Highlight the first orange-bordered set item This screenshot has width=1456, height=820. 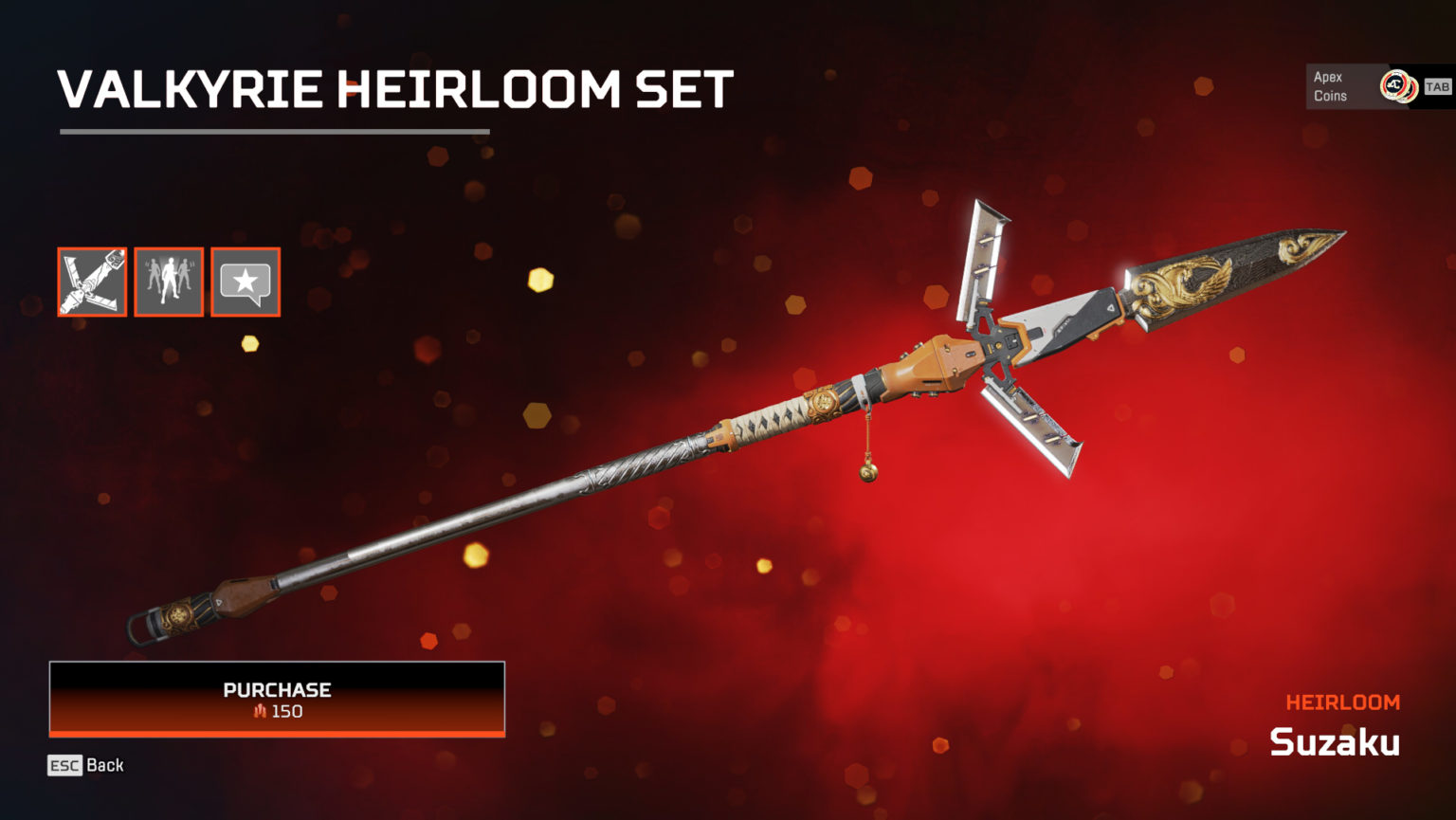[91, 281]
